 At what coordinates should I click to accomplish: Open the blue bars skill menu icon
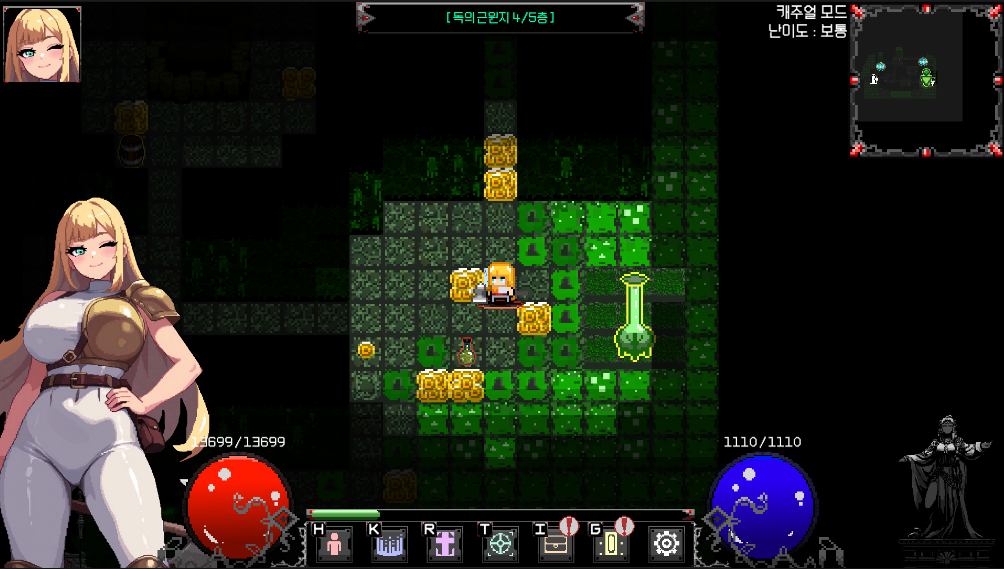pyautogui.click(x=390, y=544)
